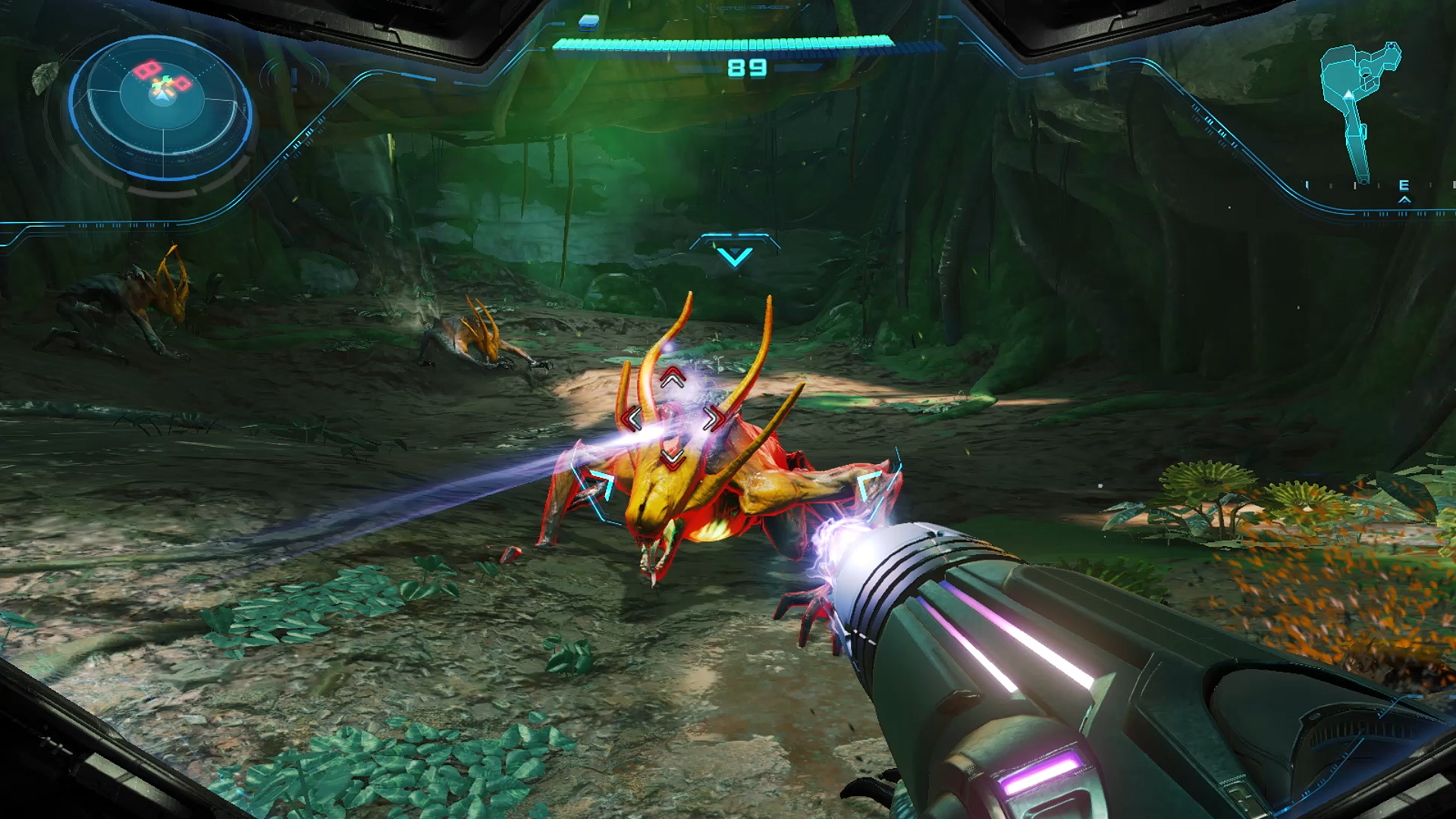
Task: Click the cyan downward chevron waypoint marker
Action: coord(734,256)
